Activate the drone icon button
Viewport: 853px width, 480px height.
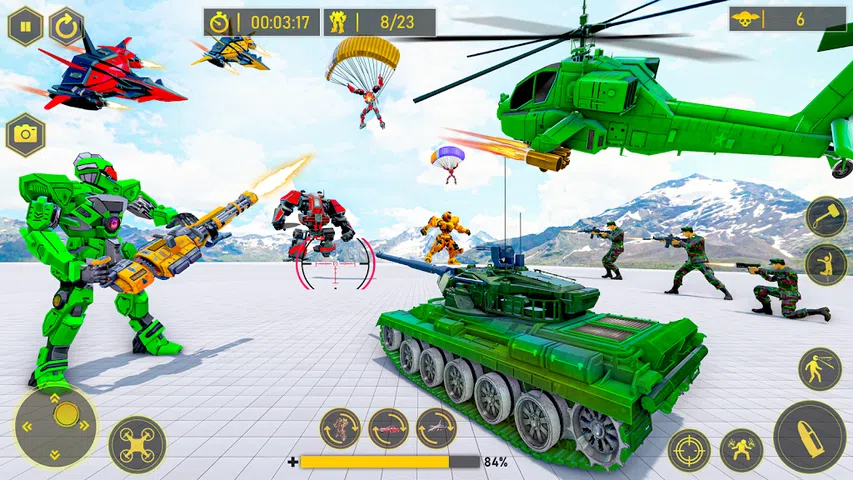pyautogui.click(x=137, y=445)
